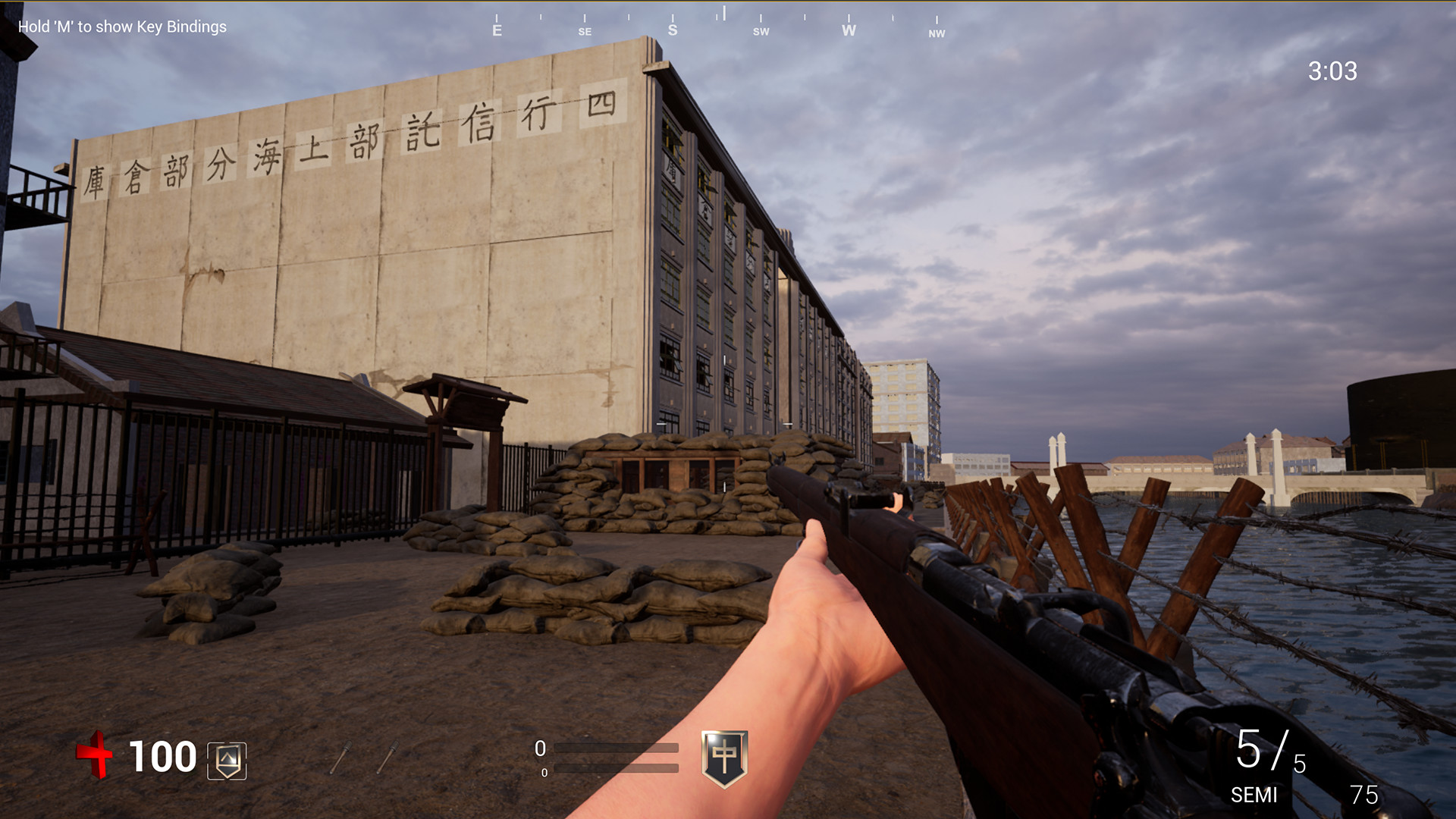Image resolution: width=1456 pixels, height=819 pixels.
Task: Open the Key Bindings notice text
Action: [121, 27]
